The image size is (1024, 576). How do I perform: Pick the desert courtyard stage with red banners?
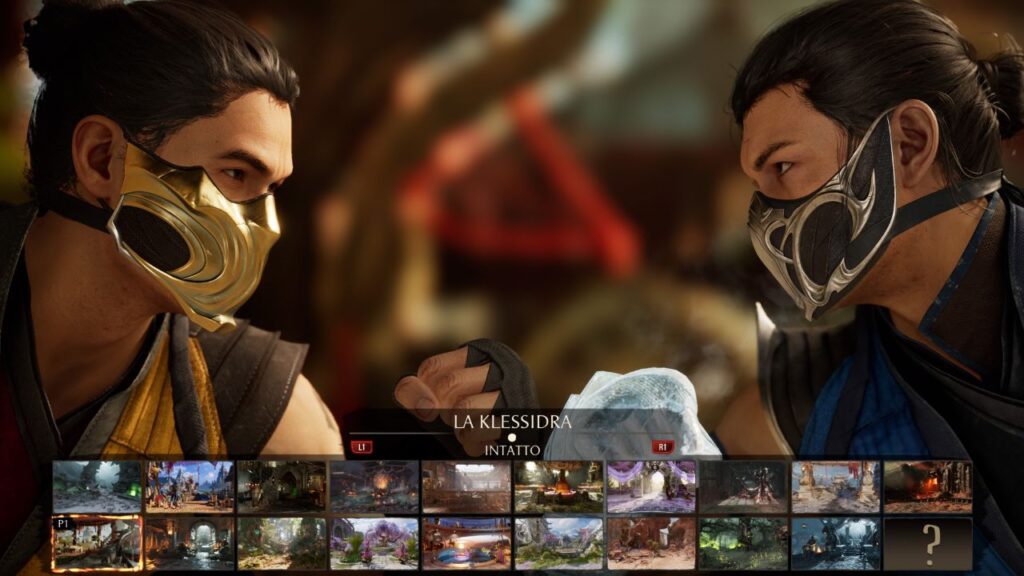coord(836,486)
